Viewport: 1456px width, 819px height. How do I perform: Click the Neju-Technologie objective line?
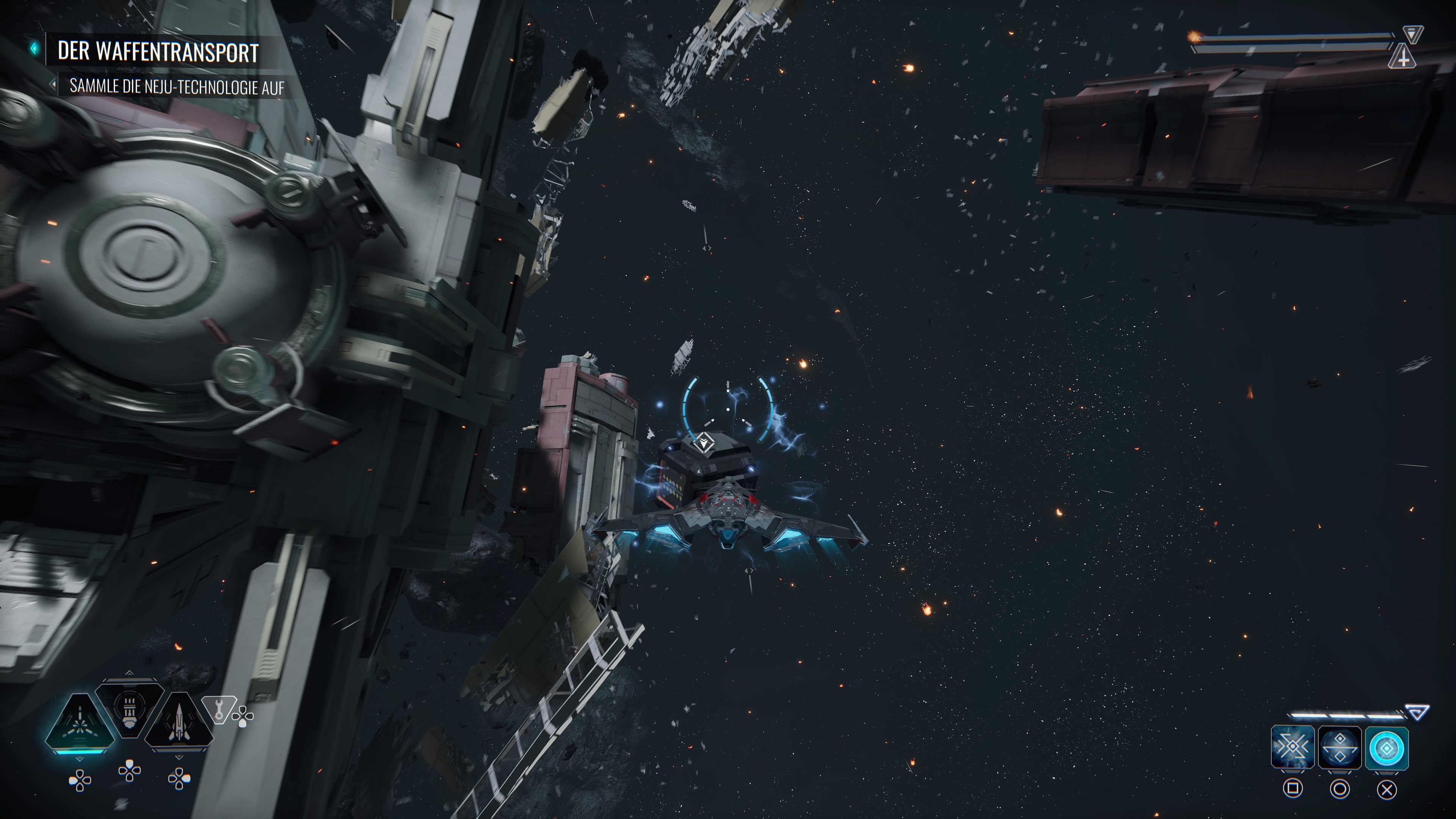click(176, 86)
